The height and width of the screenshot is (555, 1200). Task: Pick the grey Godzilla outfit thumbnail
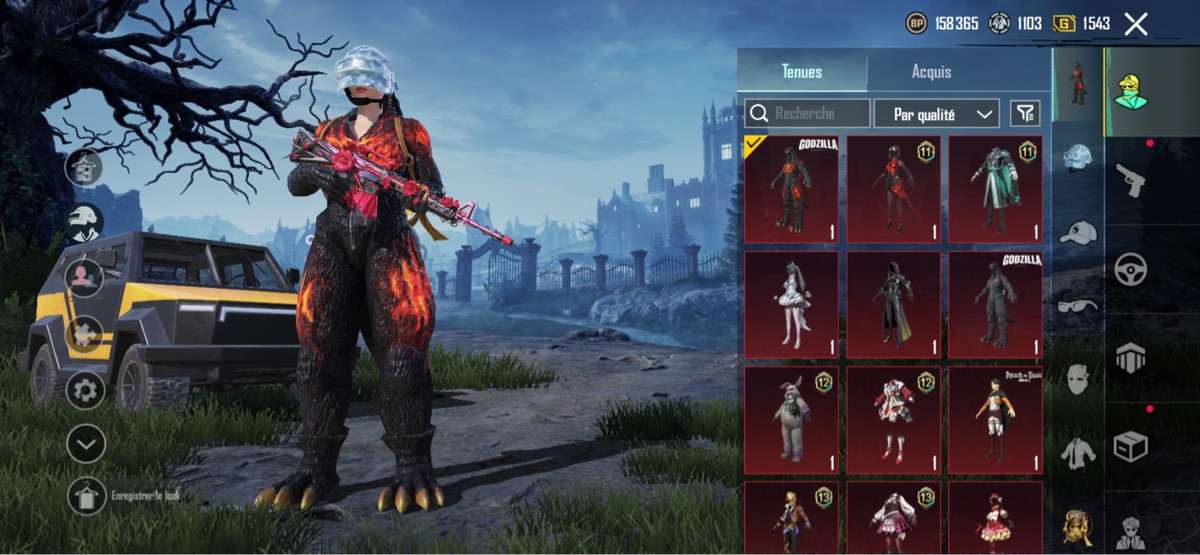coord(995,304)
